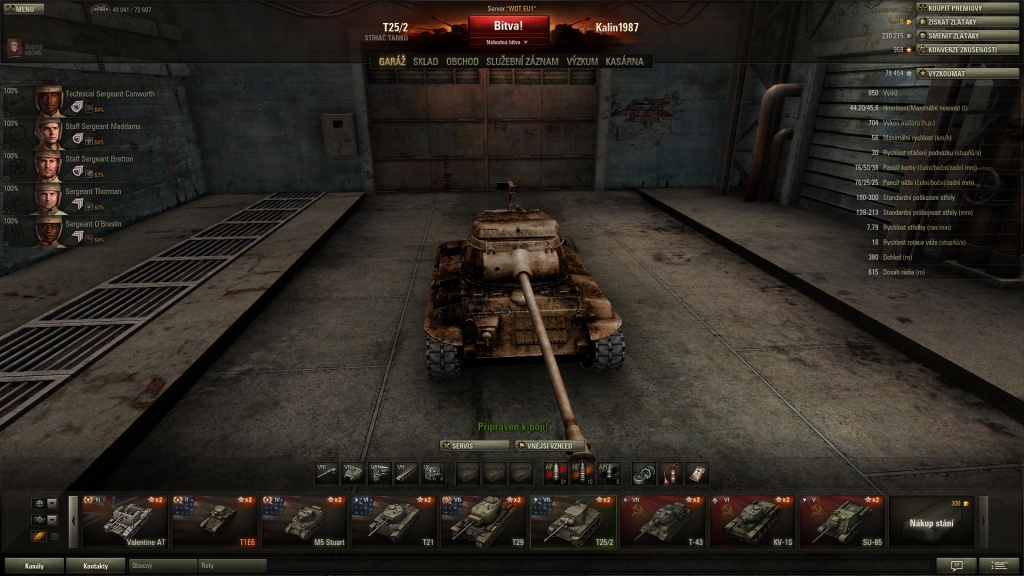Image resolution: width=1024 pixels, height=576 pixels.
Task: Click the fire extinguisher consumable slot
Action: click(x=672, y=472)
